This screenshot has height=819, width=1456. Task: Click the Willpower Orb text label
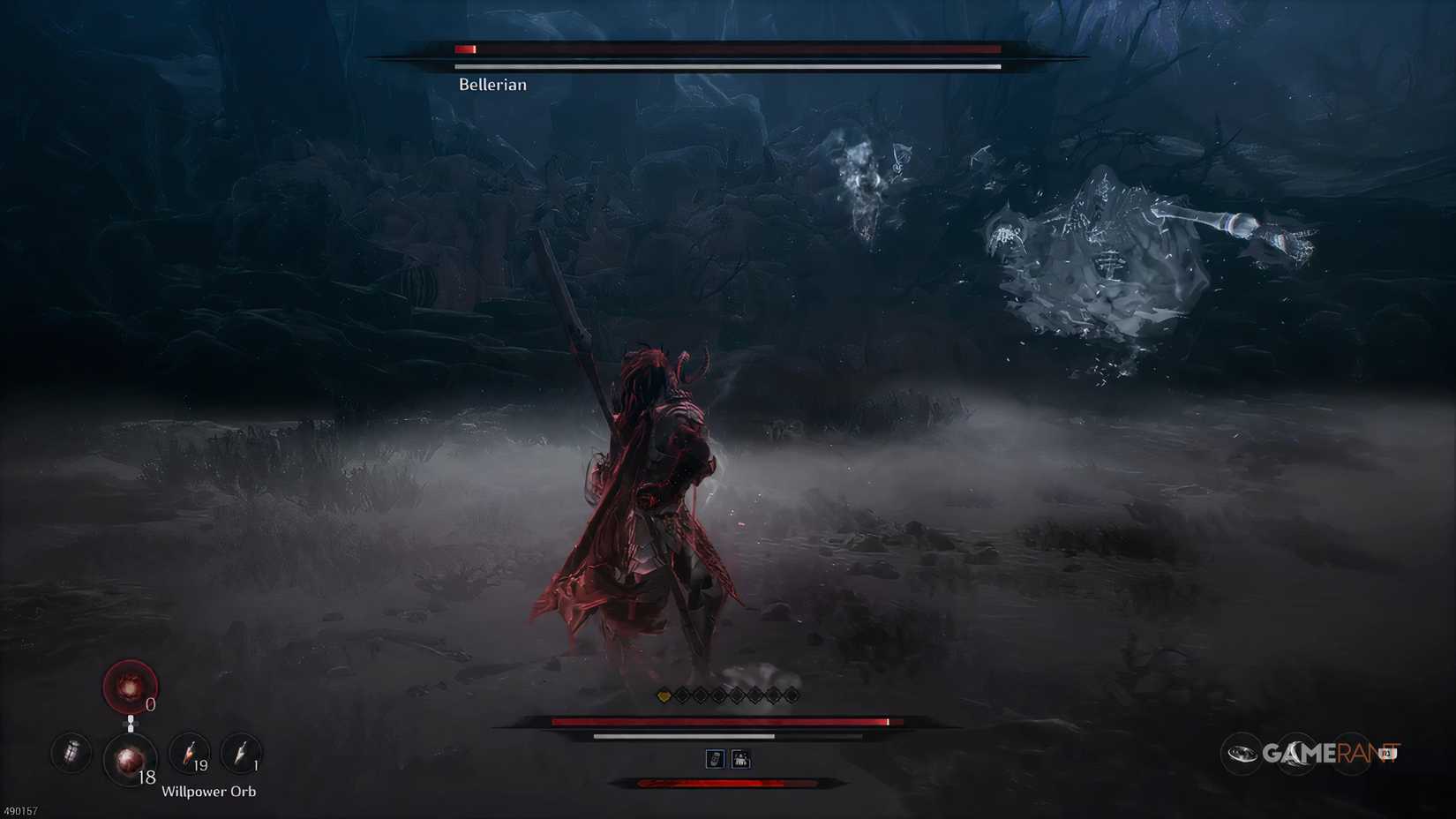point(209,791)
